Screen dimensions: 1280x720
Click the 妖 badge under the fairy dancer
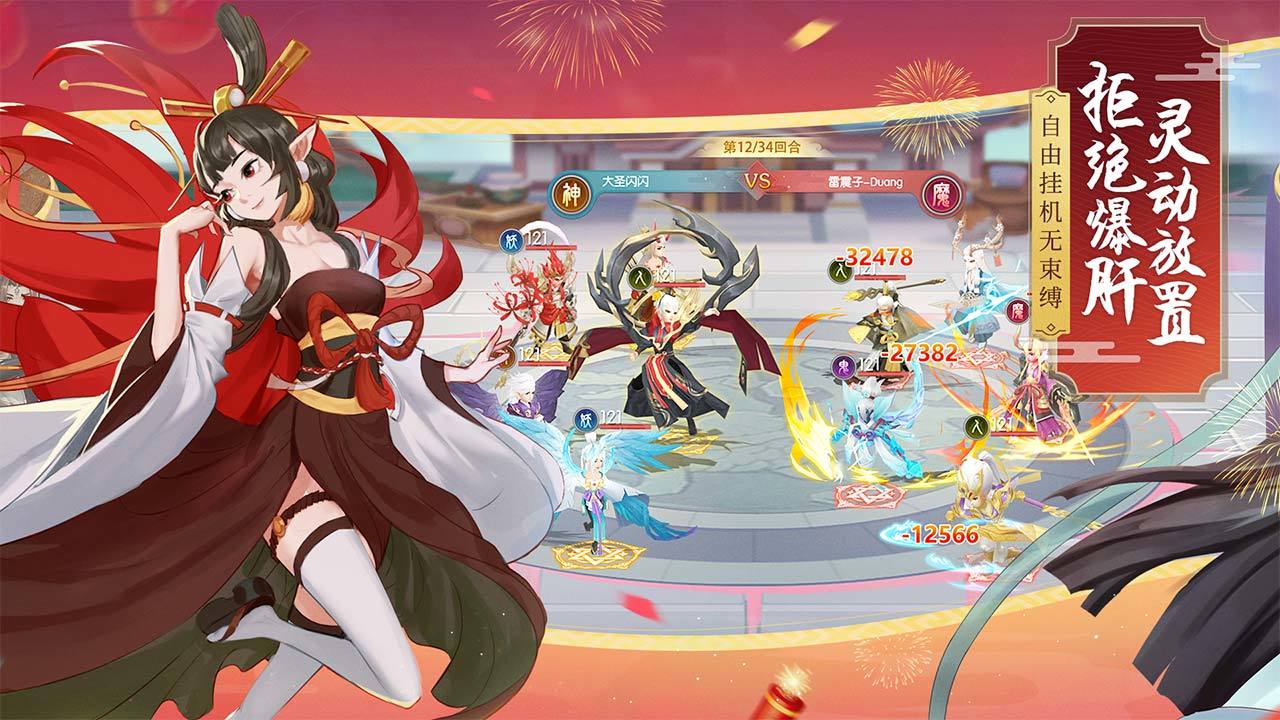pyautogui.click(x=586, y=417)
